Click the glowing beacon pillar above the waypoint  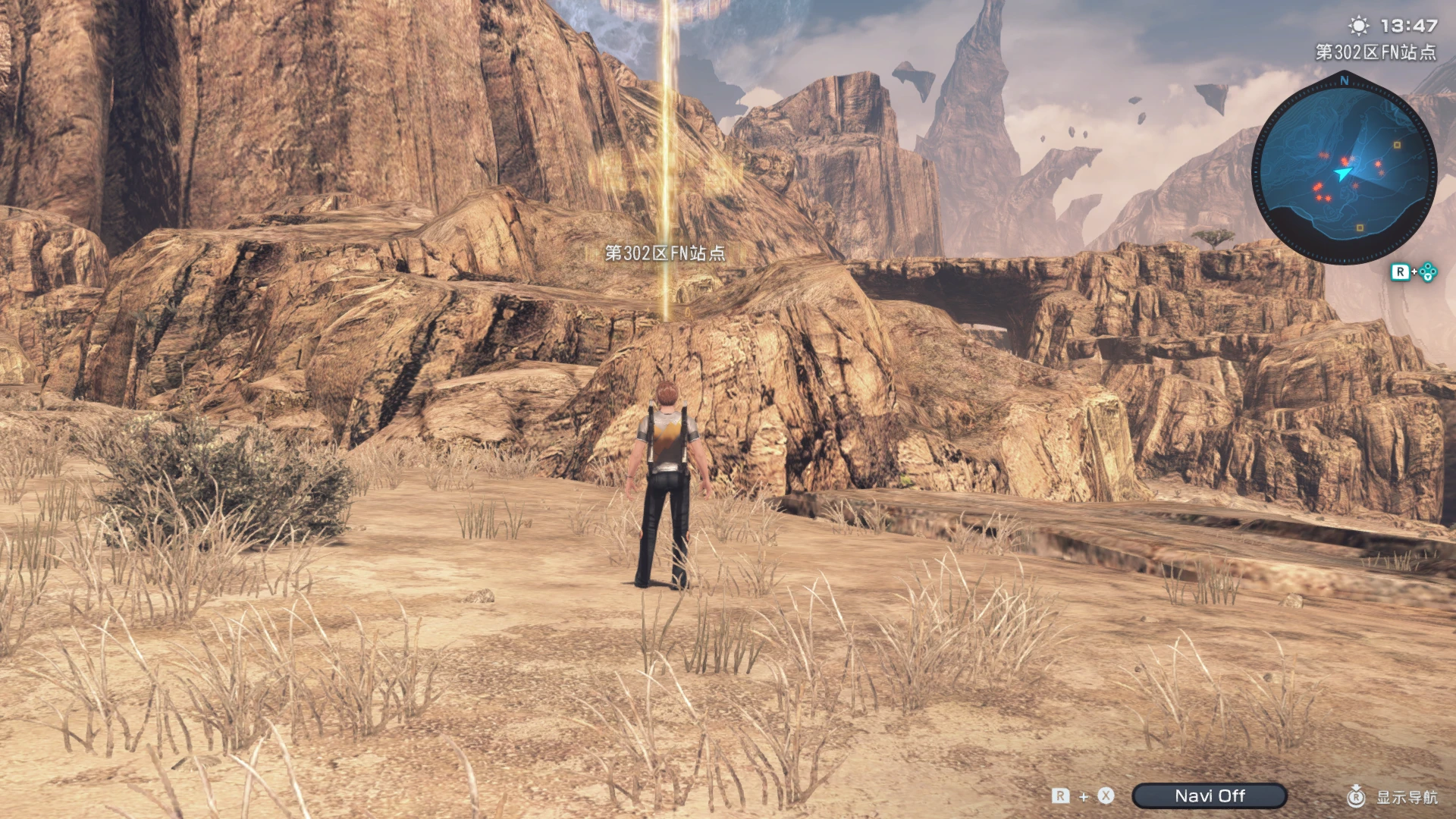click(x=666, y=136)
